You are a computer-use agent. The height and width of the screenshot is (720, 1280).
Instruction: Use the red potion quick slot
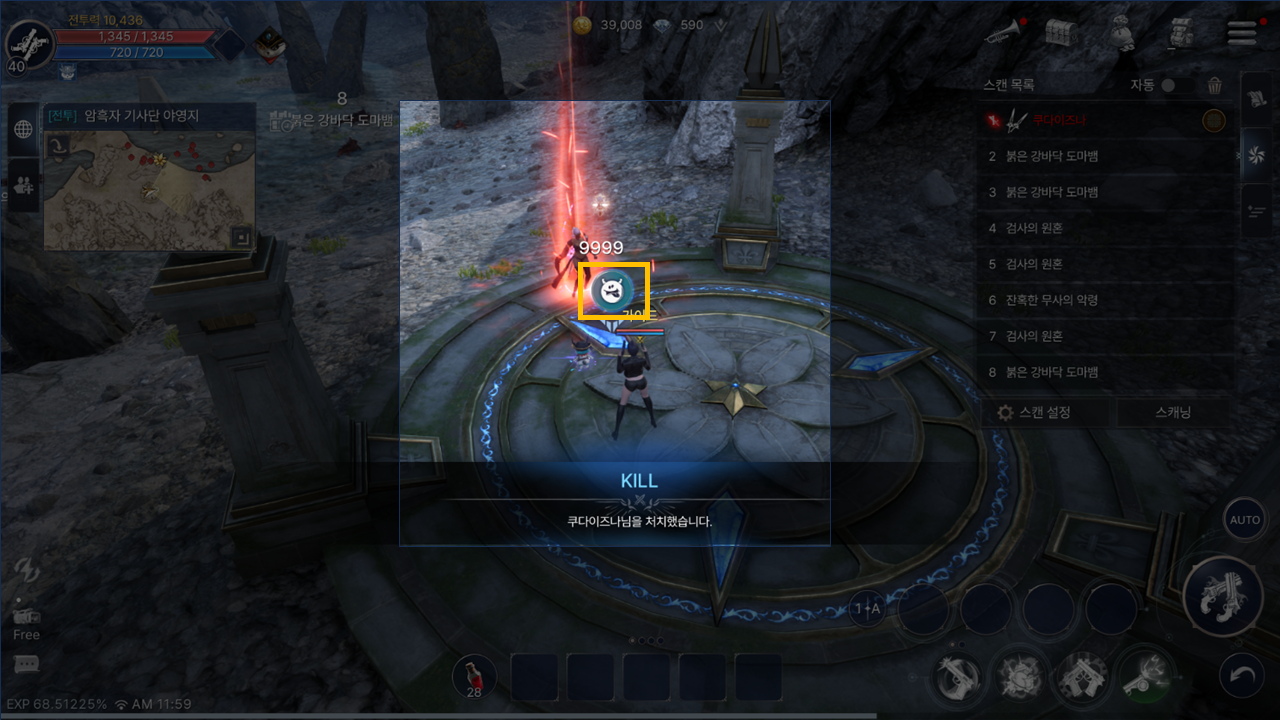coord(474,677)
